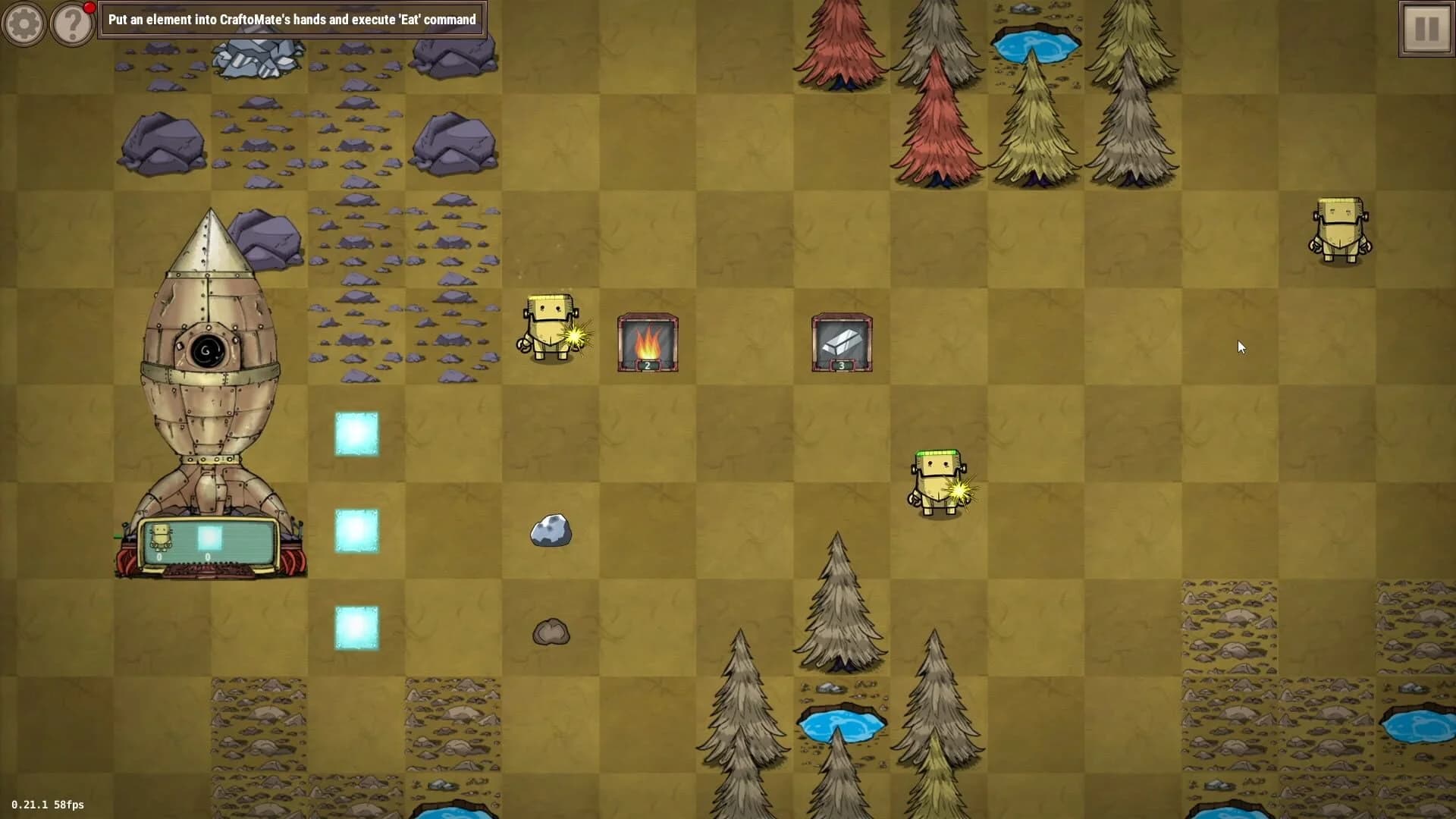
Task: Open the settings gear menu
Action: click(24, 24)
